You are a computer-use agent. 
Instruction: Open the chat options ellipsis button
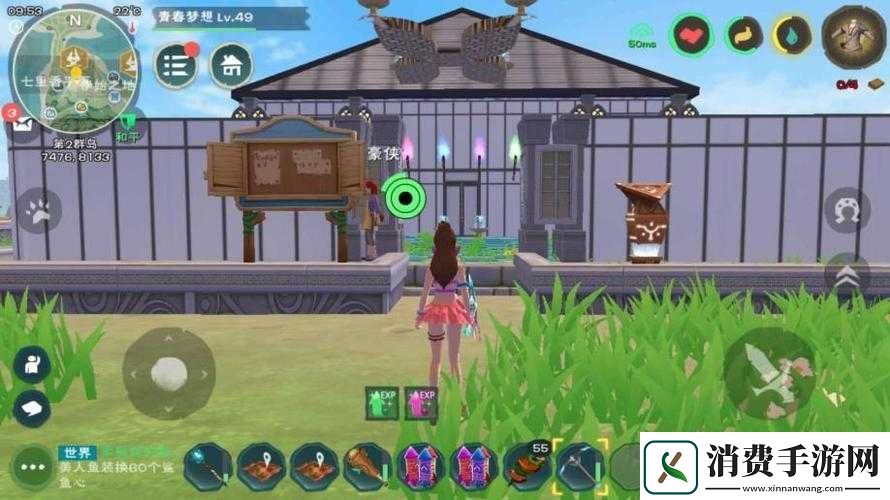click(x=30, y=468)
